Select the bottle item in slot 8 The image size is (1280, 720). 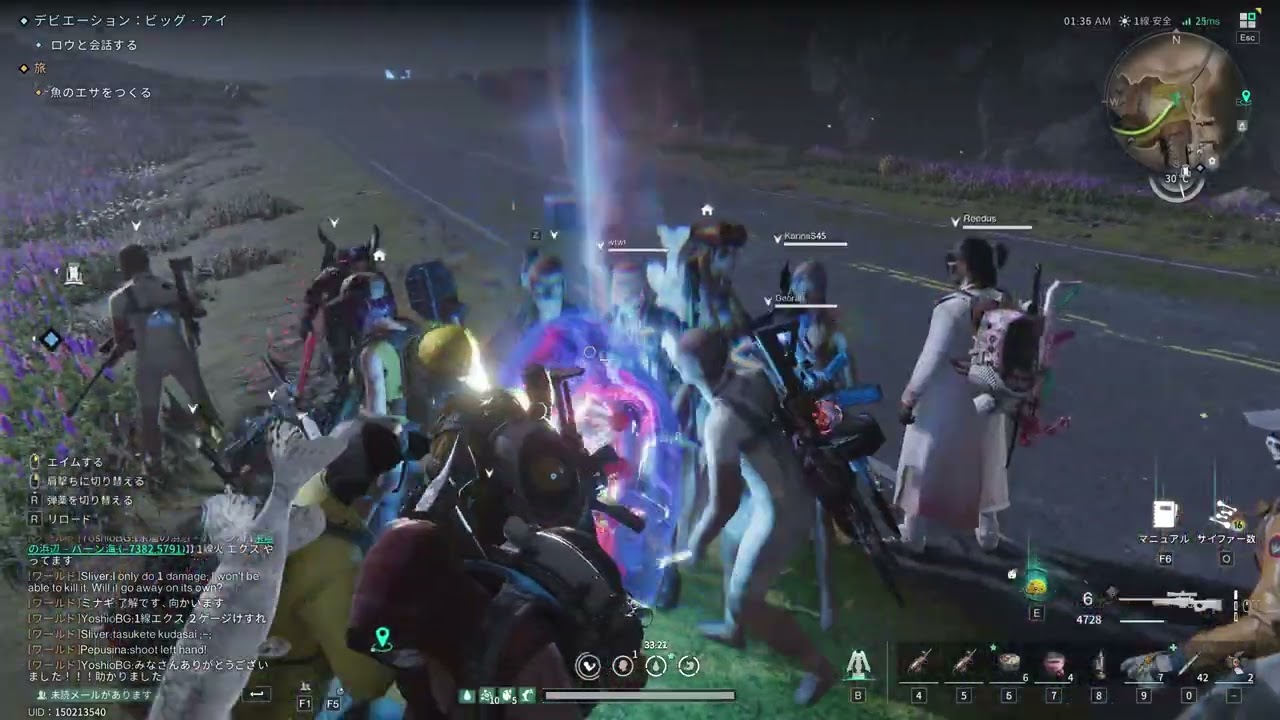pyautogui.click(x=1099, y=663)
